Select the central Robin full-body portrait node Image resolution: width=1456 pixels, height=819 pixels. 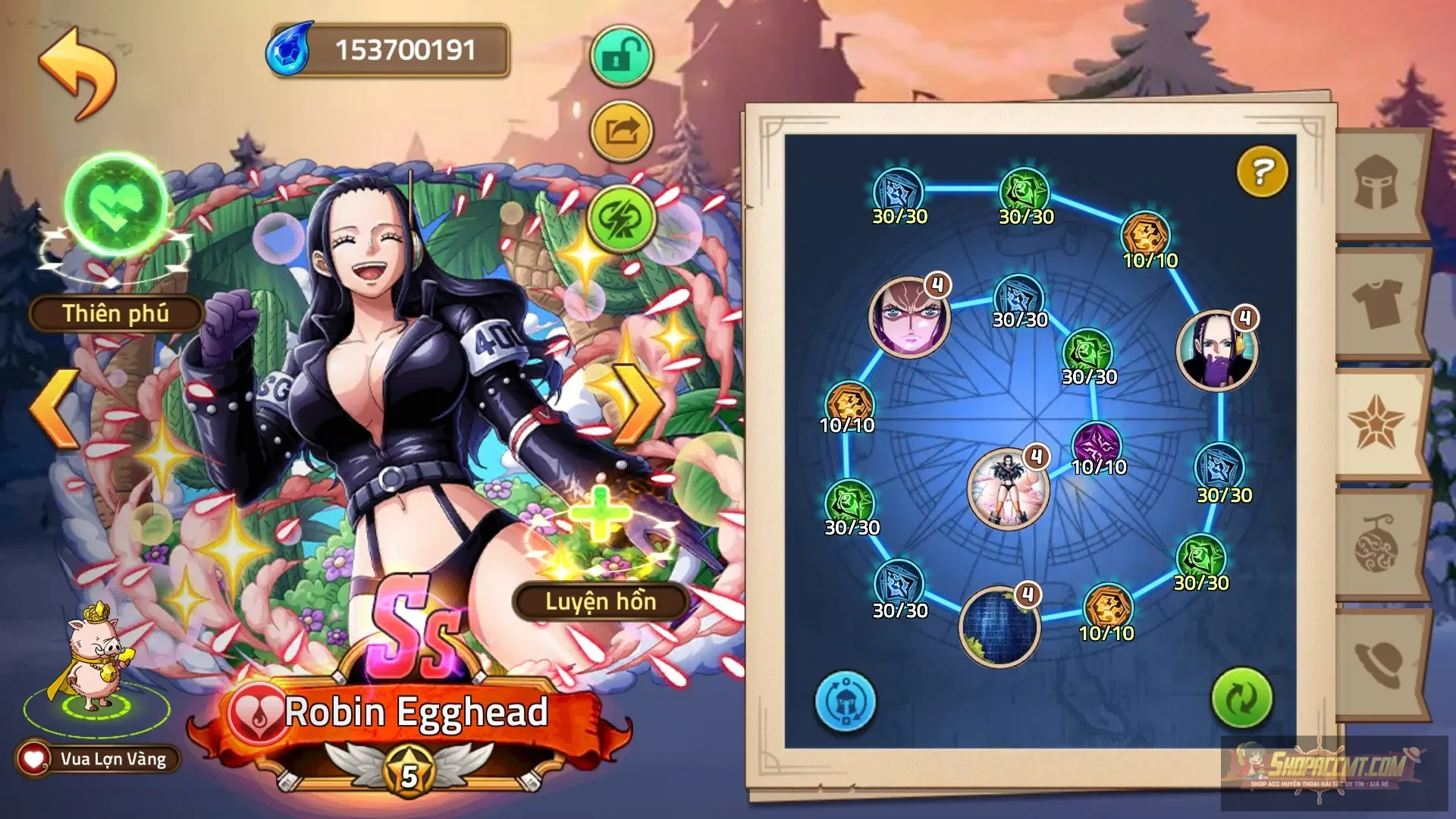[1008, 488]
